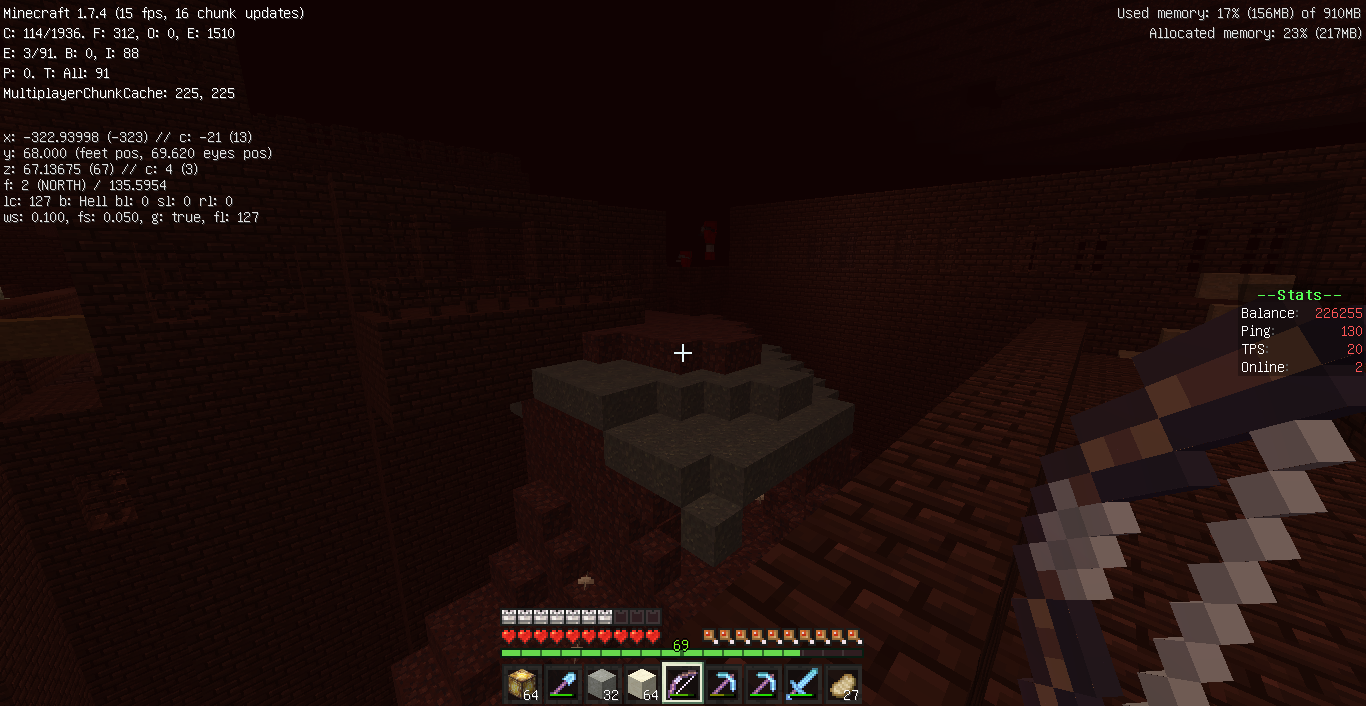Click the enchanted bow hotbar slot
Image resolution: width=1366 pixels, height=706 pixels.
pos(682,684)
